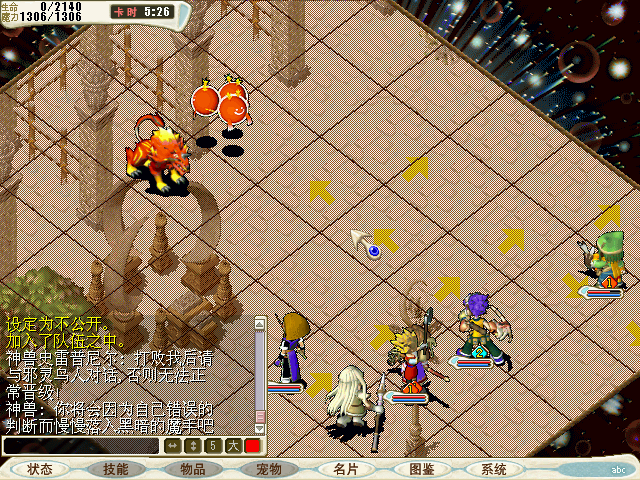Screen dimensions: 640x480
Task: Open the 宠物 pets menu
Action: pyautogui.click(x=268, y=469)
